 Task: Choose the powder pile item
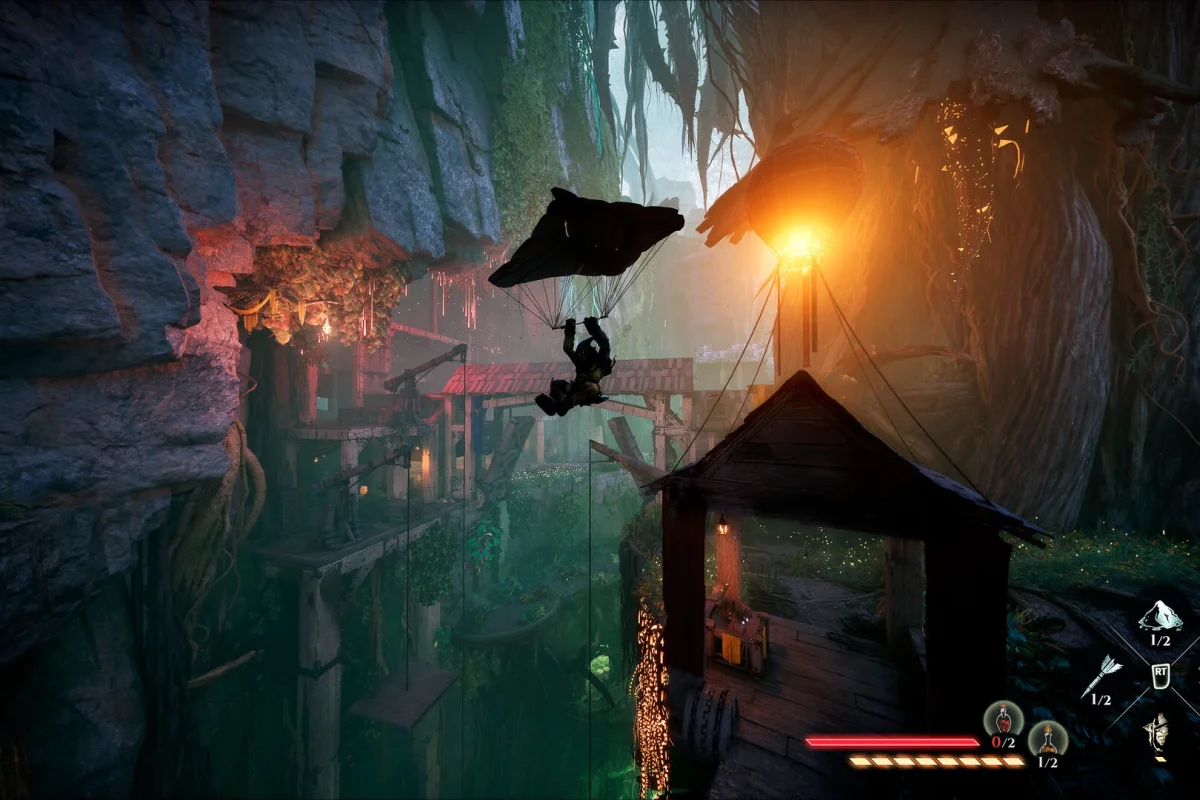click(x=1160, y=616)
